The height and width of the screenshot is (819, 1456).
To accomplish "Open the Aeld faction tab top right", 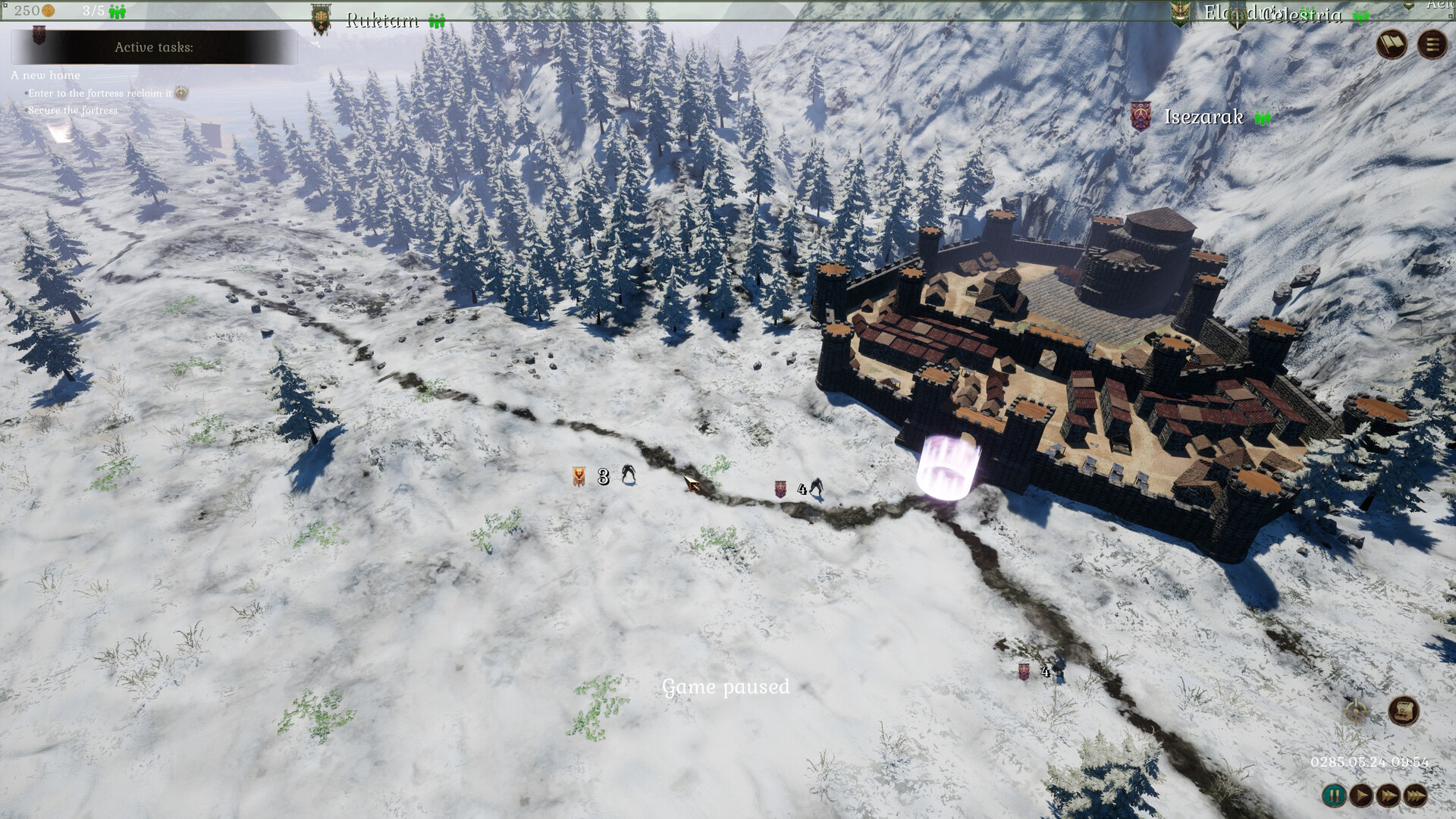I will point(1437,6).
